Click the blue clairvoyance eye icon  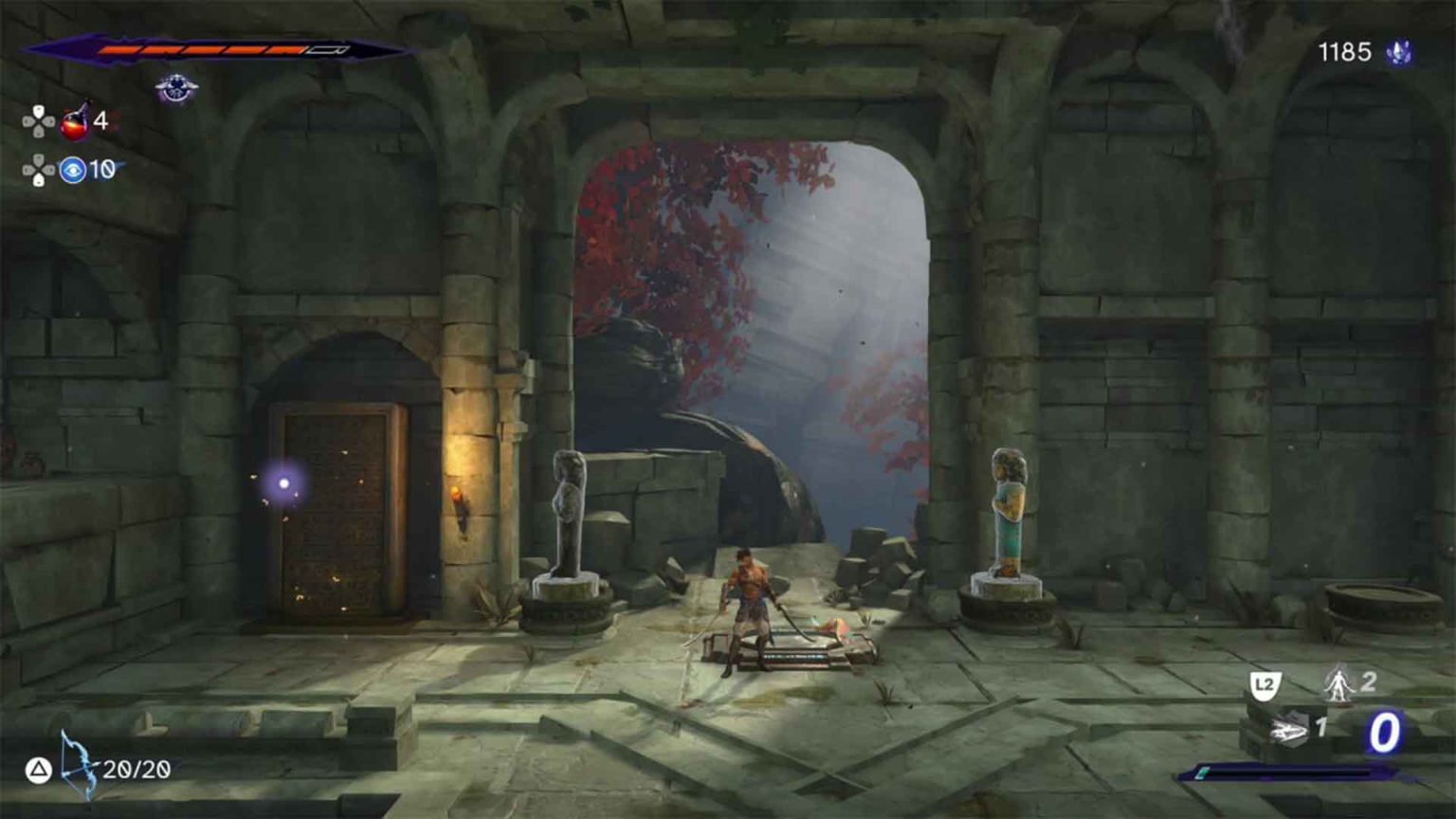tap(74, 169)
